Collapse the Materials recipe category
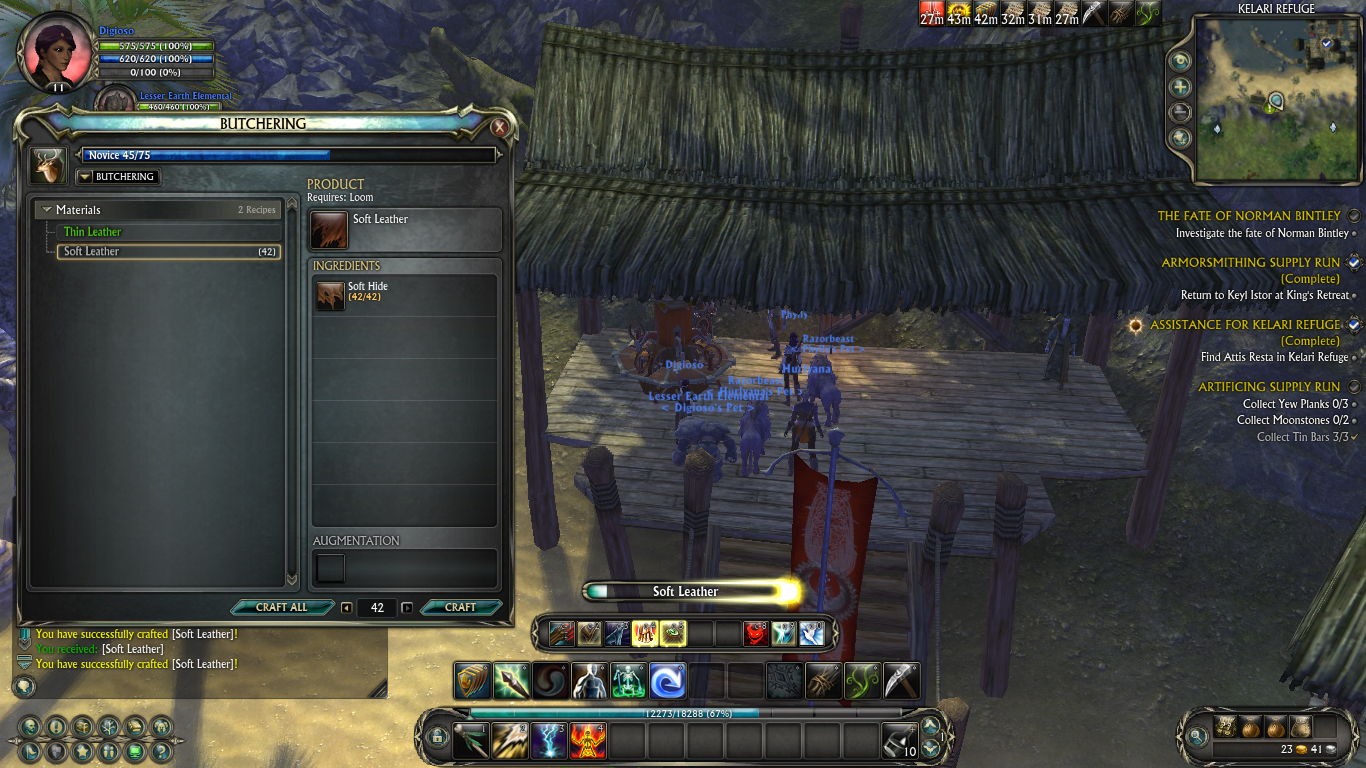1366x768 pixels. [47, 210]
